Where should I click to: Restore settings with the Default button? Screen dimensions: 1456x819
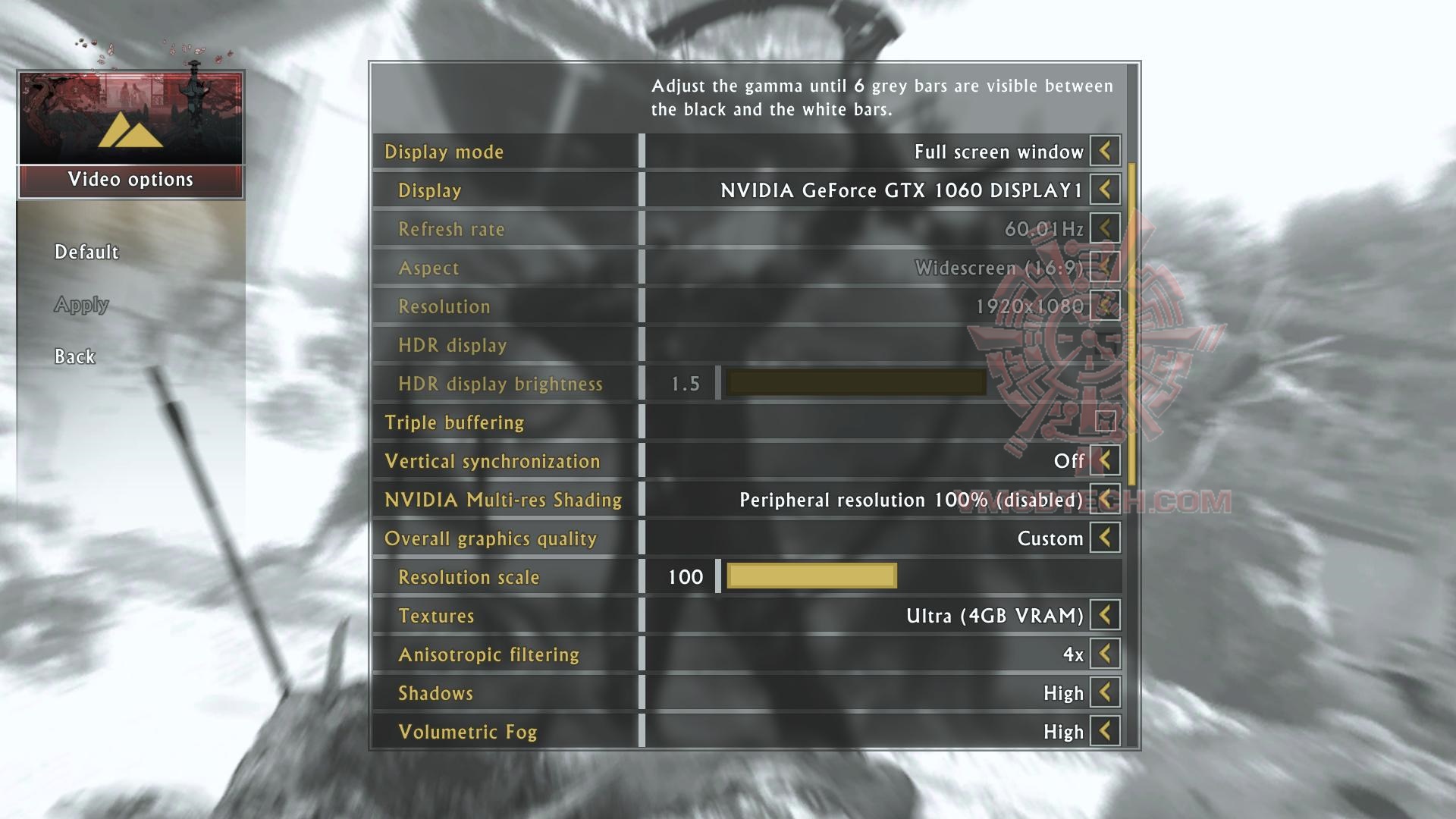[86, 252]
